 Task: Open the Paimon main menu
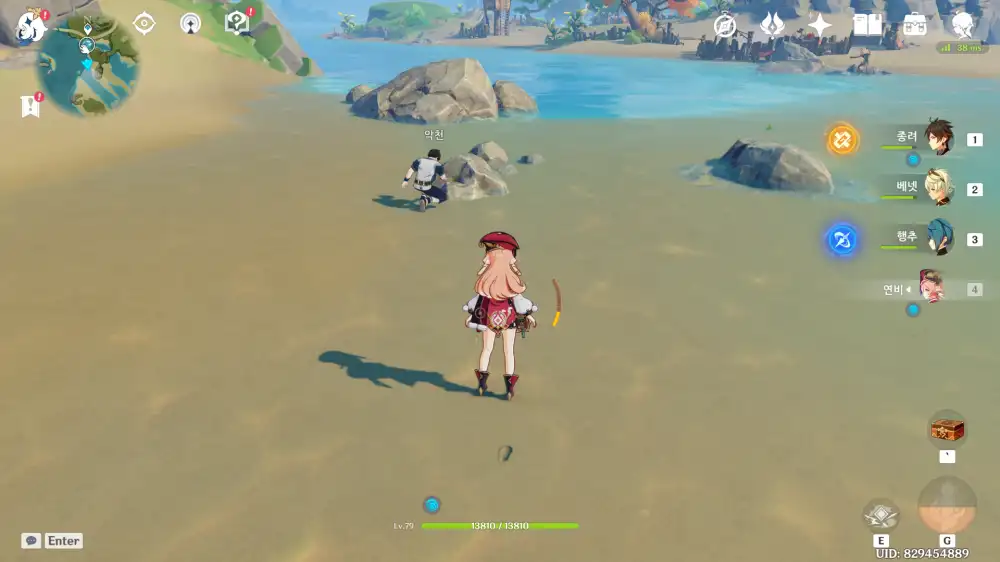(x=31, y=25)
